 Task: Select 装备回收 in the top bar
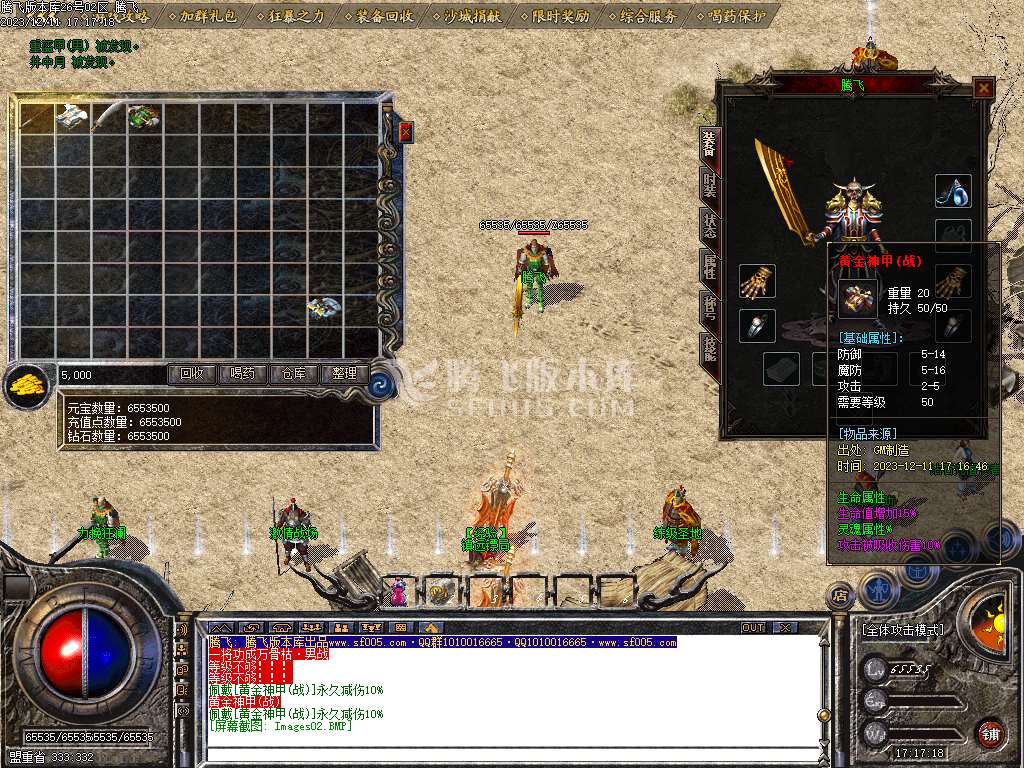pyautogui.click(x=384, y=16)
